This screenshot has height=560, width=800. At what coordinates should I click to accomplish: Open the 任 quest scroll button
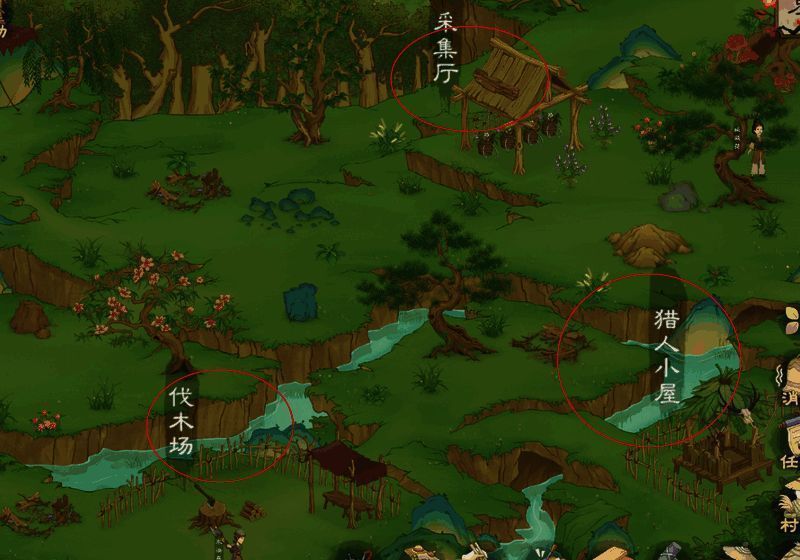[x=788, y=456]
